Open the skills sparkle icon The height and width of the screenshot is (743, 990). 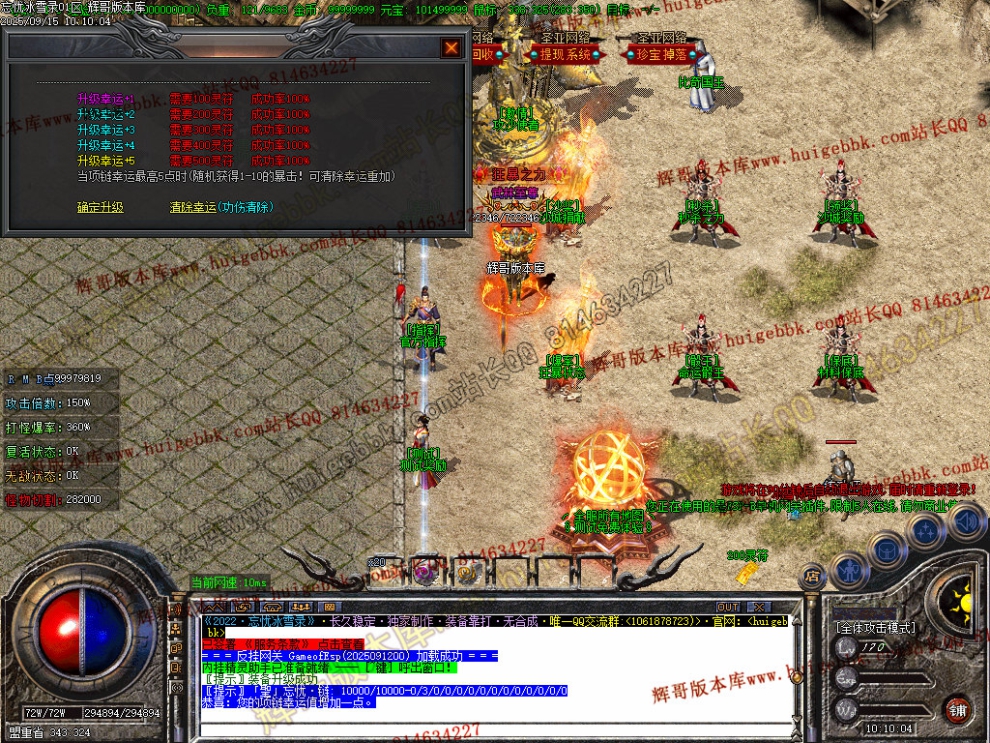927,531
